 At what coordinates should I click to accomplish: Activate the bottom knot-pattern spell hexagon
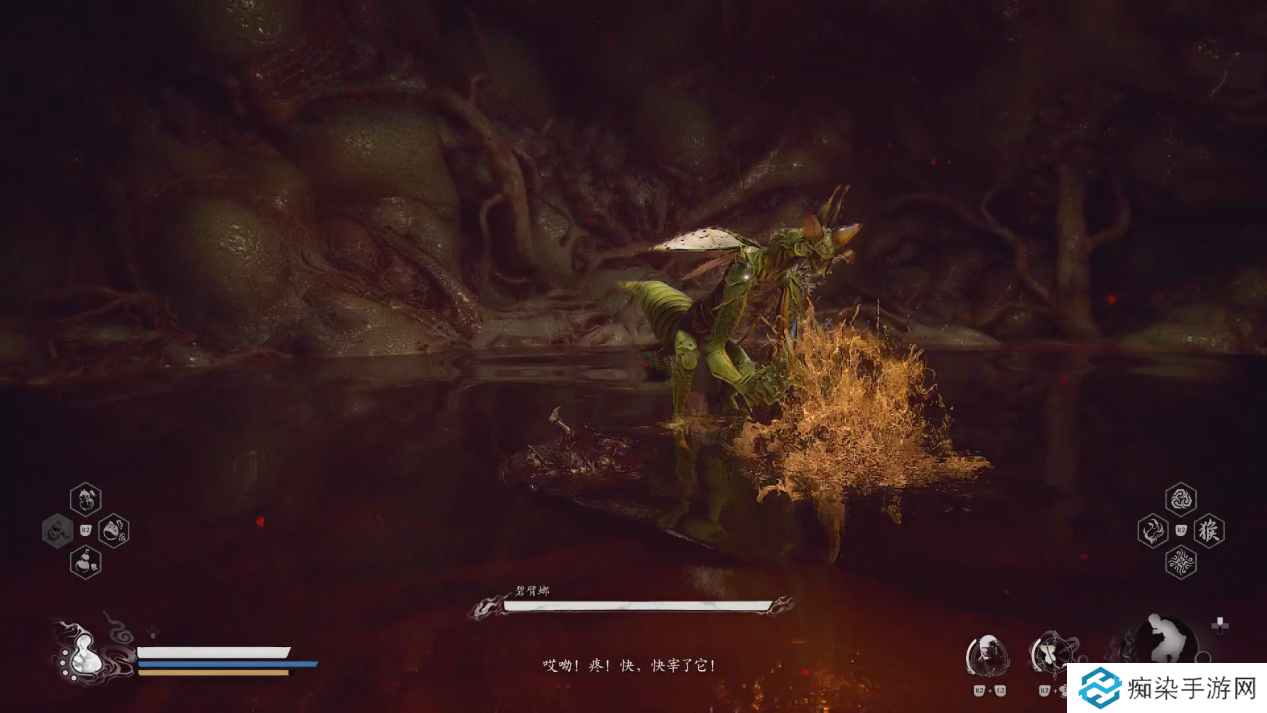pyautogui.click(x=1181, y=562)
